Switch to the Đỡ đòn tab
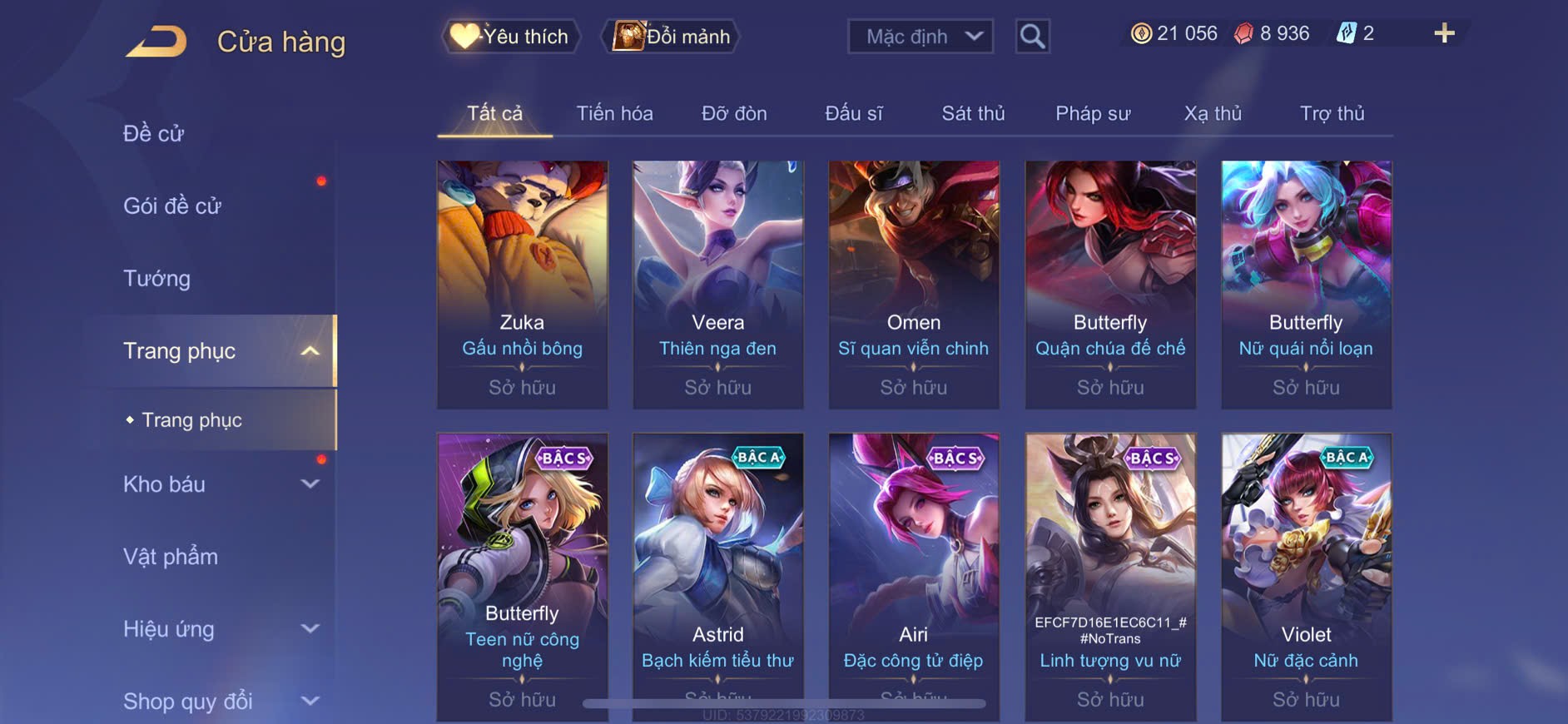The image size is (1568, 724). [734, 113]
